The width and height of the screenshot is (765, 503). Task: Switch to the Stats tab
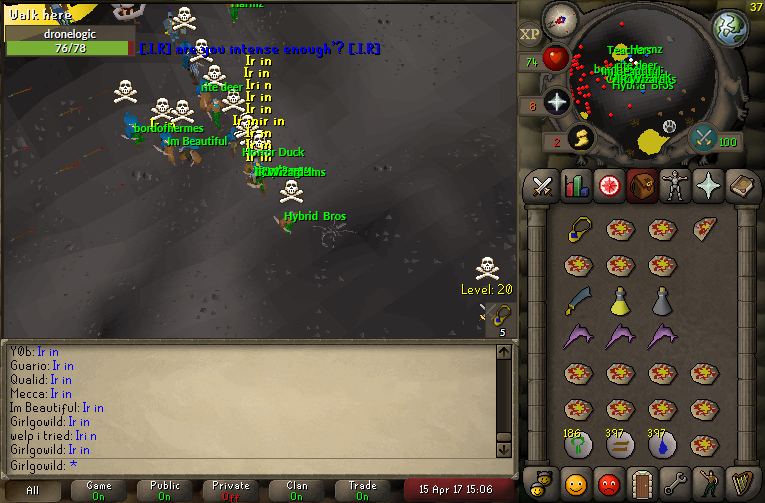coord(575,186)
